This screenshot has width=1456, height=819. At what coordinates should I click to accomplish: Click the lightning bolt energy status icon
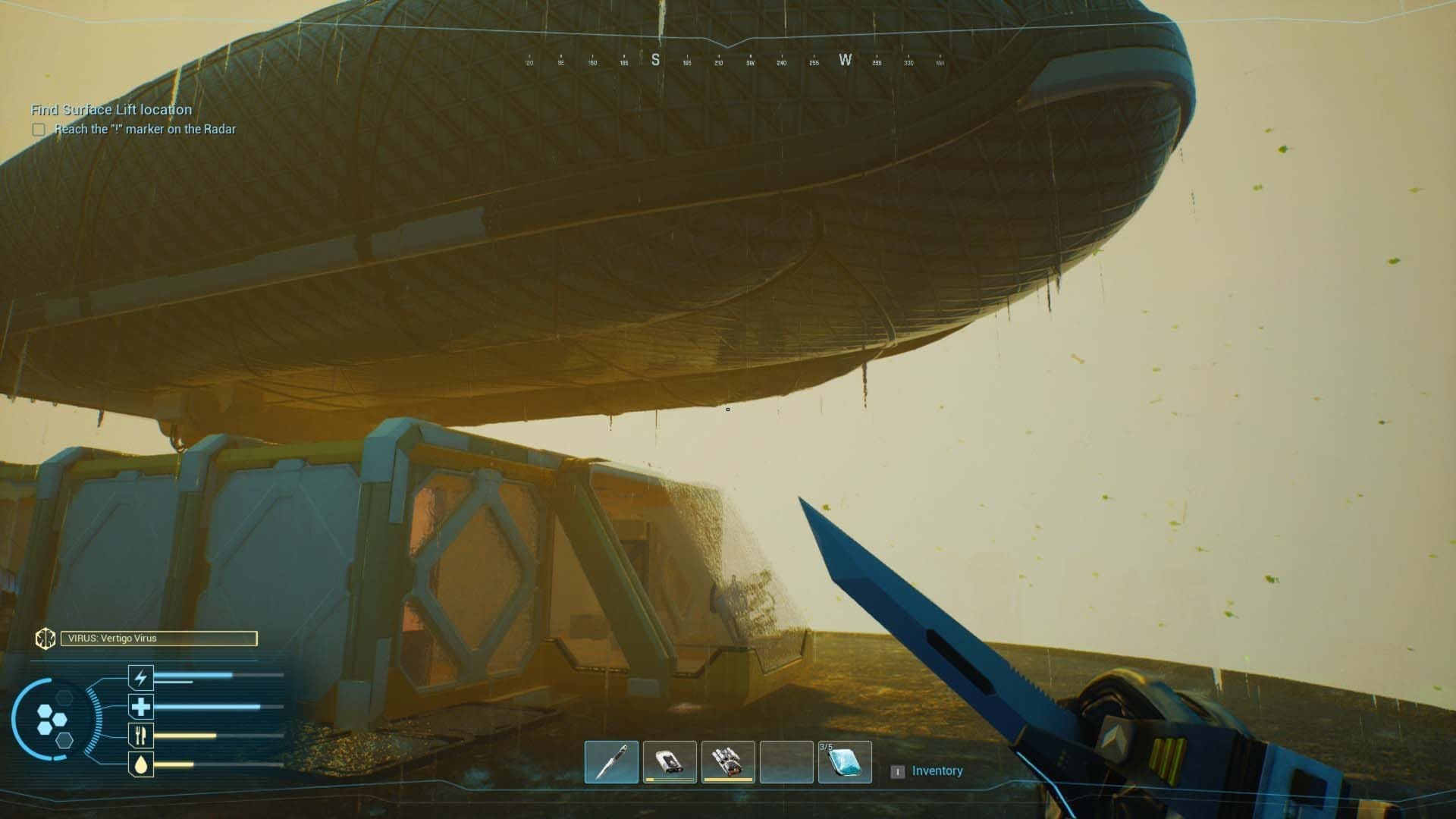click(140, 677)
